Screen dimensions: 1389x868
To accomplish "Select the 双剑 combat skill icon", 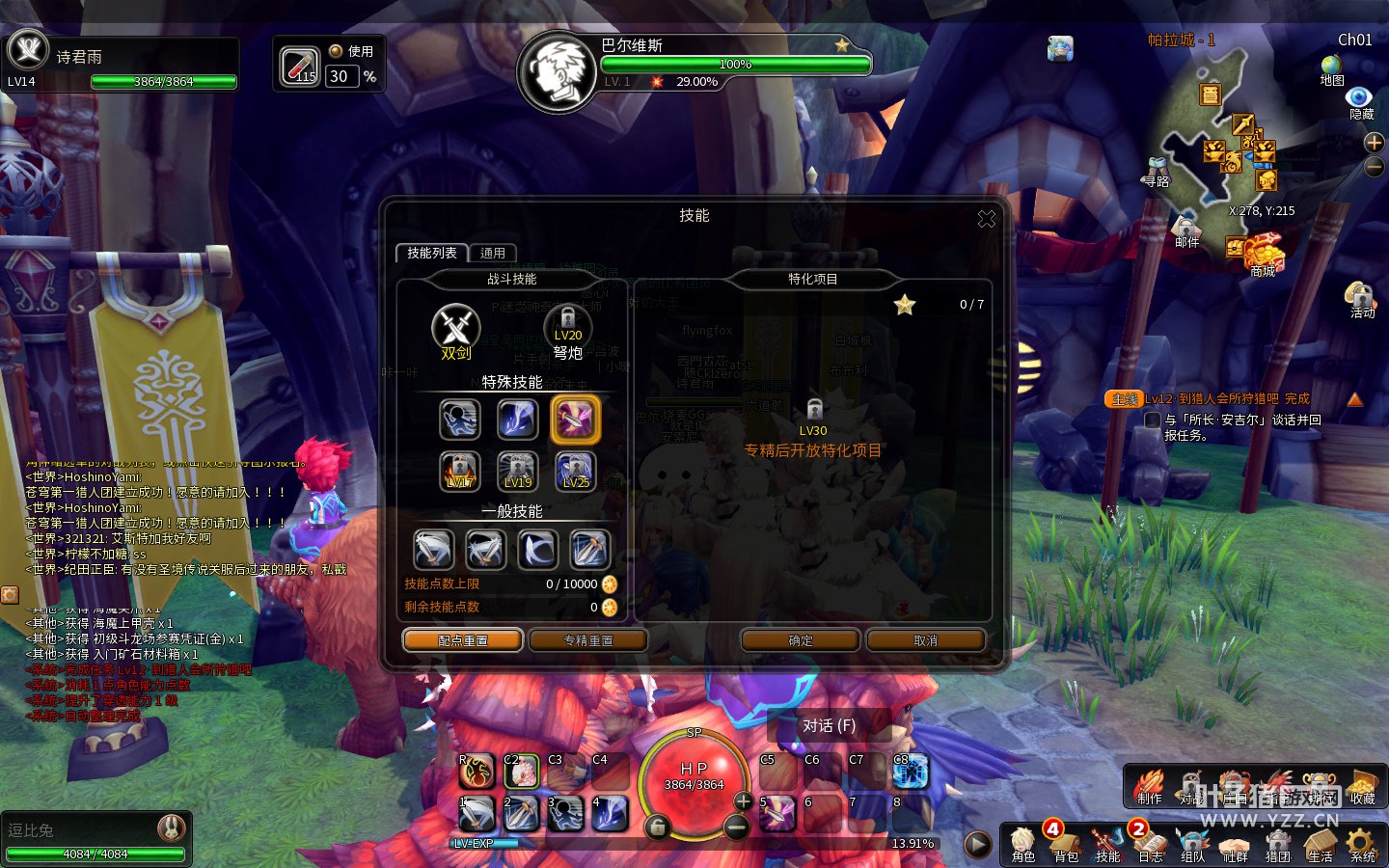I will tap(455, 328).
